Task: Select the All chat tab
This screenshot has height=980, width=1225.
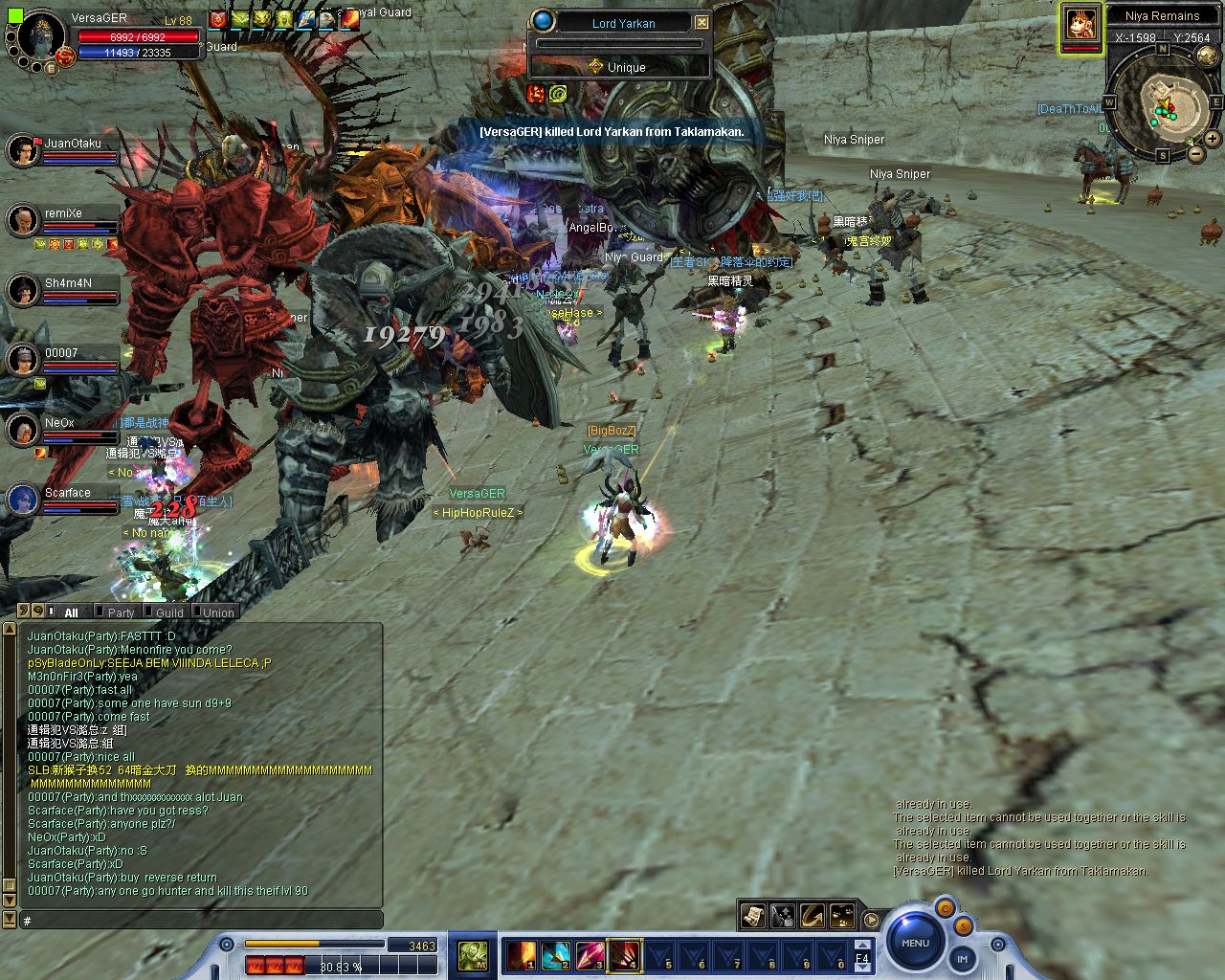Action: (x=71, y=612)
